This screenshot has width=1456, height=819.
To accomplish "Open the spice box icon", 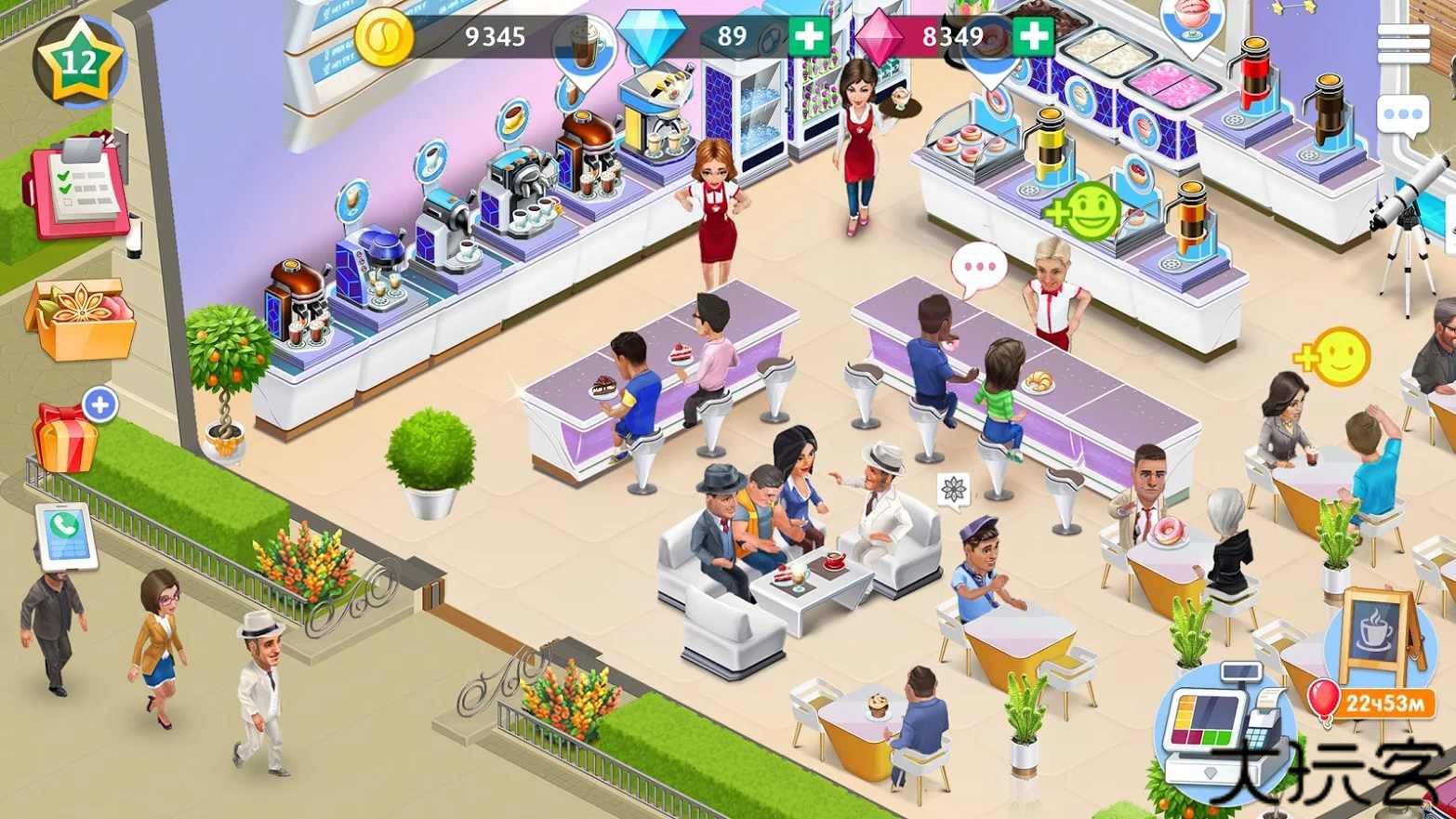I will click(x=80, y=318).
